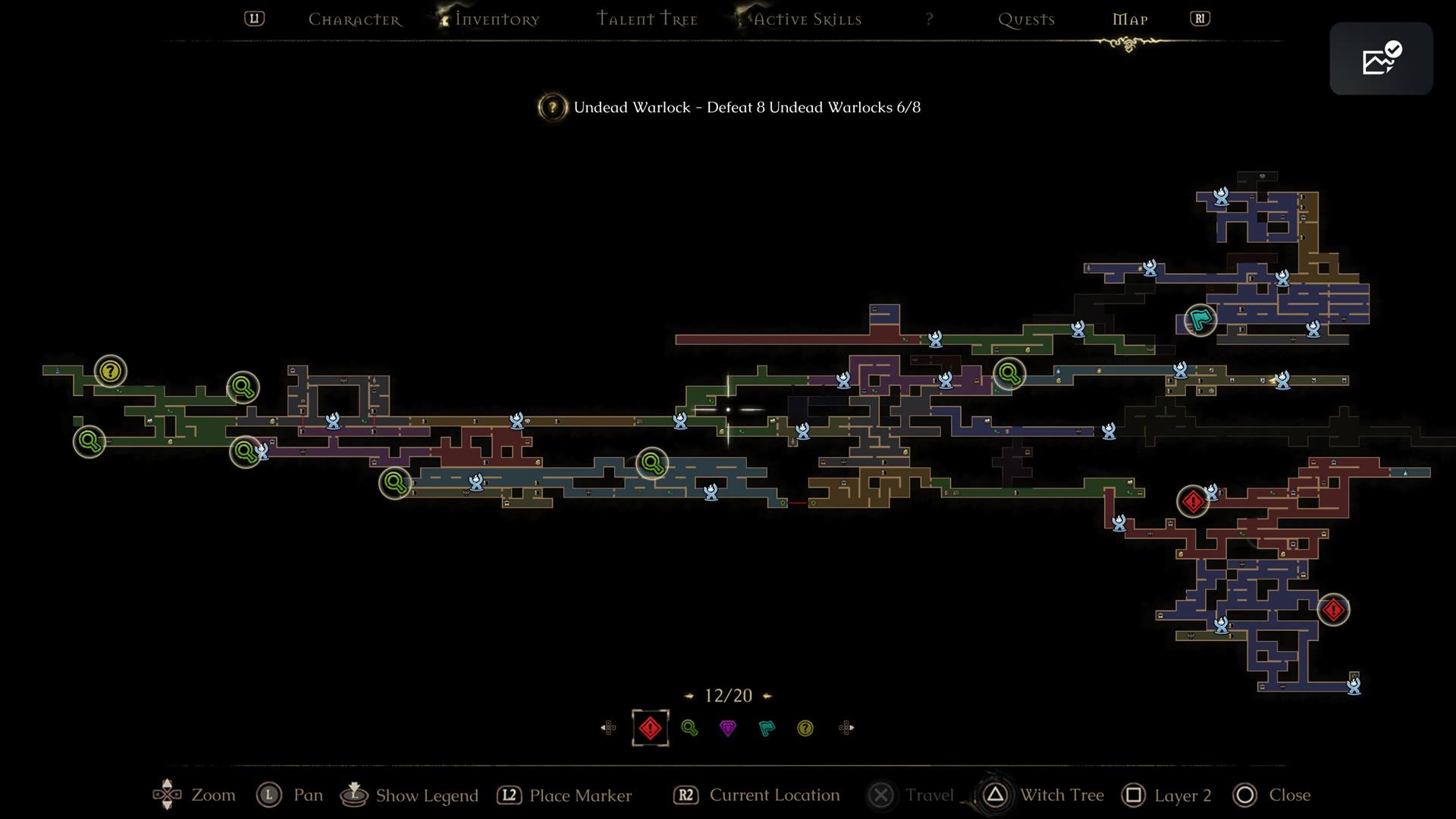Go to the Talent Tree tab
Screen dimensions: 1456x819
647,20
